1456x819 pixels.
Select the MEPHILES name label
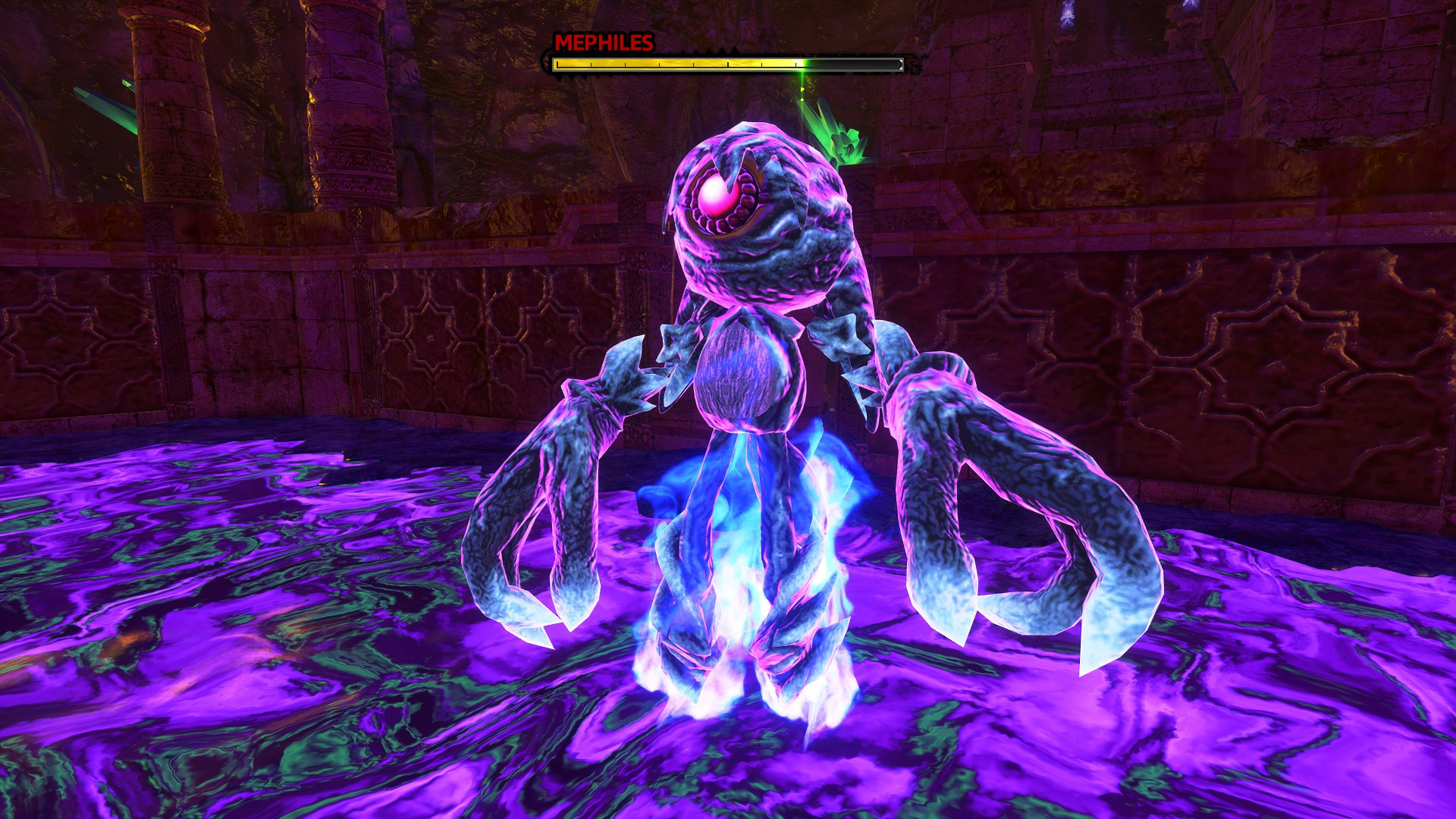pos(603,42)
